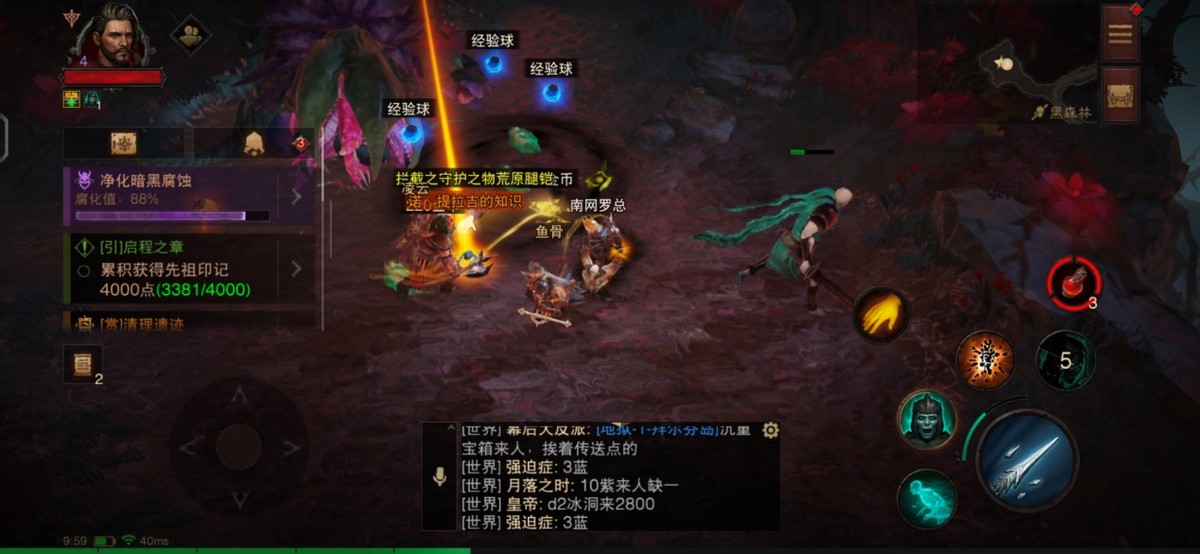This screenshot has width=1200, height=554.
Task: Fire the primary arrow attack skill
Action: [x=1025, y=462]
